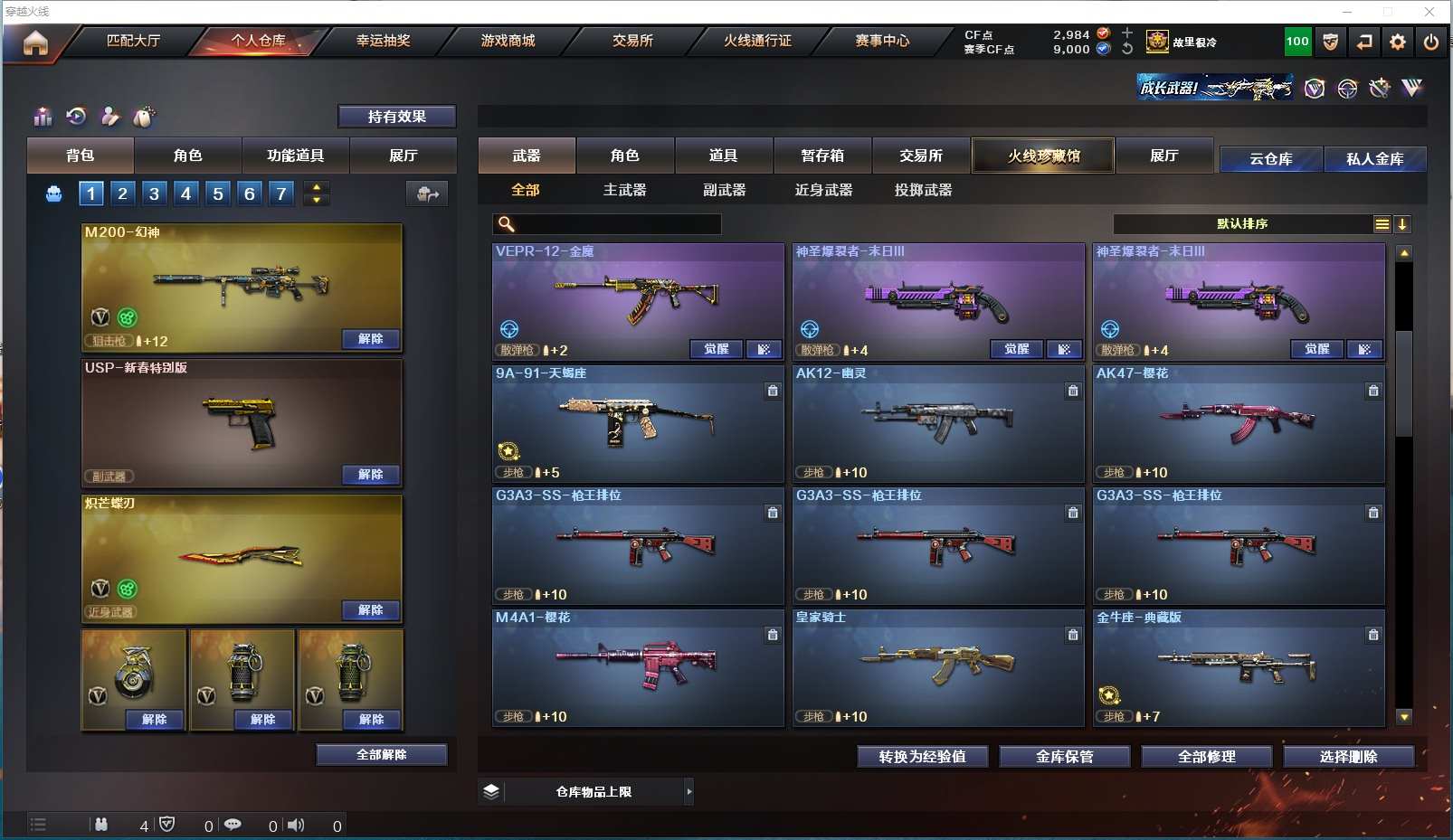Image resolution: width=1453 pixels, height=840 pixels.
Task: Select backpack preset number 3
Action: point(155,193)
